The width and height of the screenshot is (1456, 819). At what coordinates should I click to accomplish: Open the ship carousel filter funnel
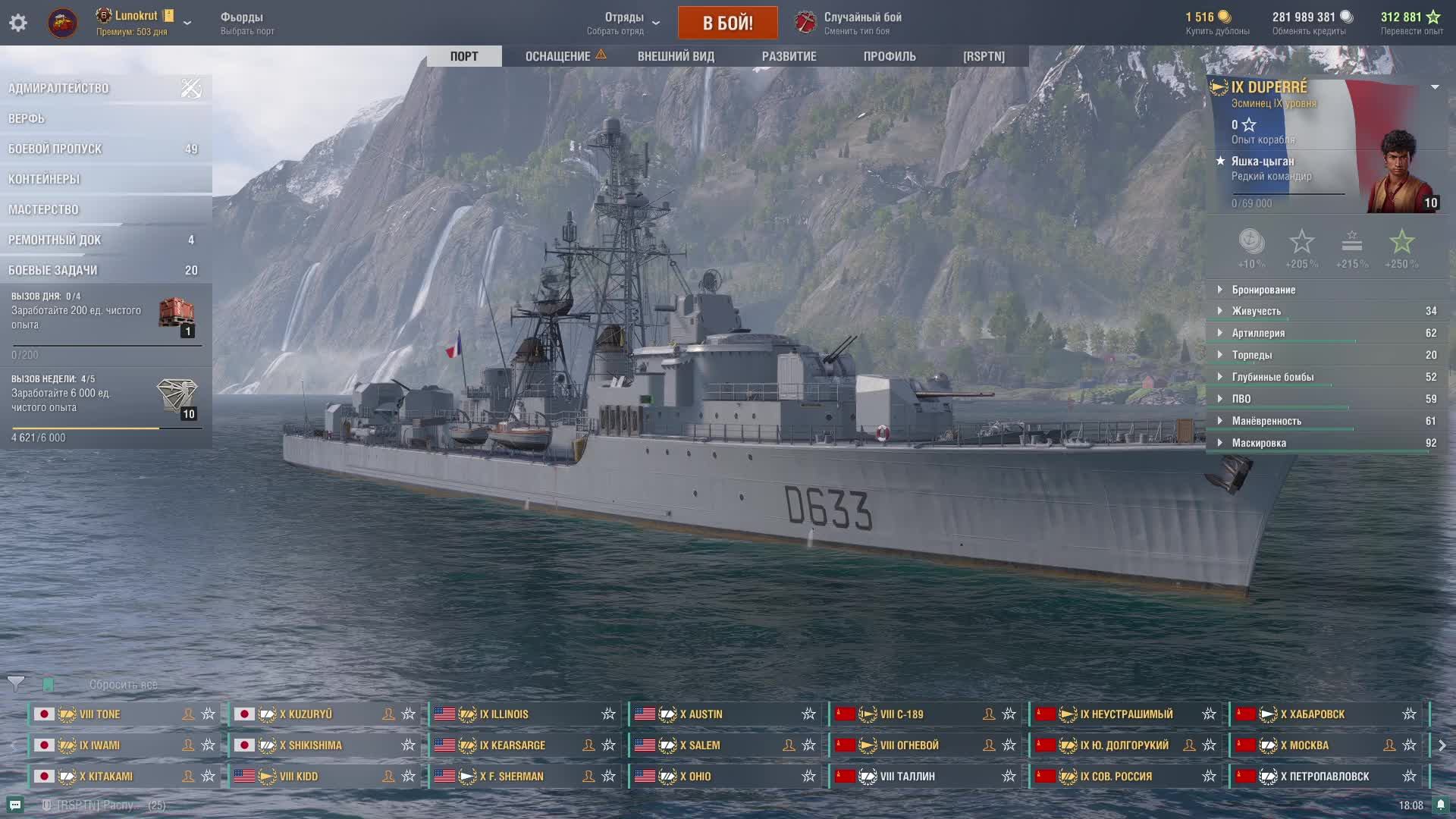tap(16, 684)
